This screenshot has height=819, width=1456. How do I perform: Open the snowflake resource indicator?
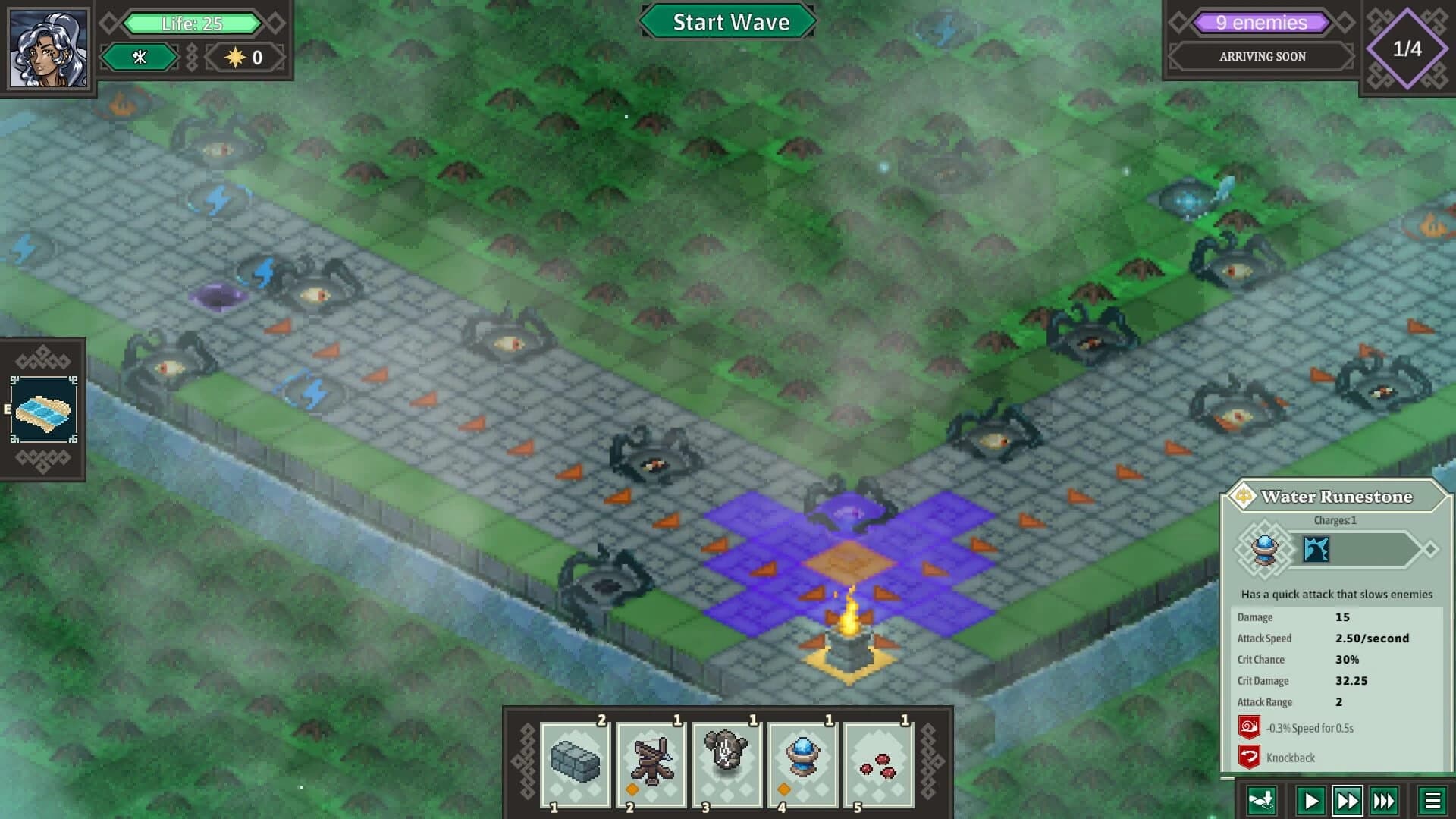(x=140, y=57)
